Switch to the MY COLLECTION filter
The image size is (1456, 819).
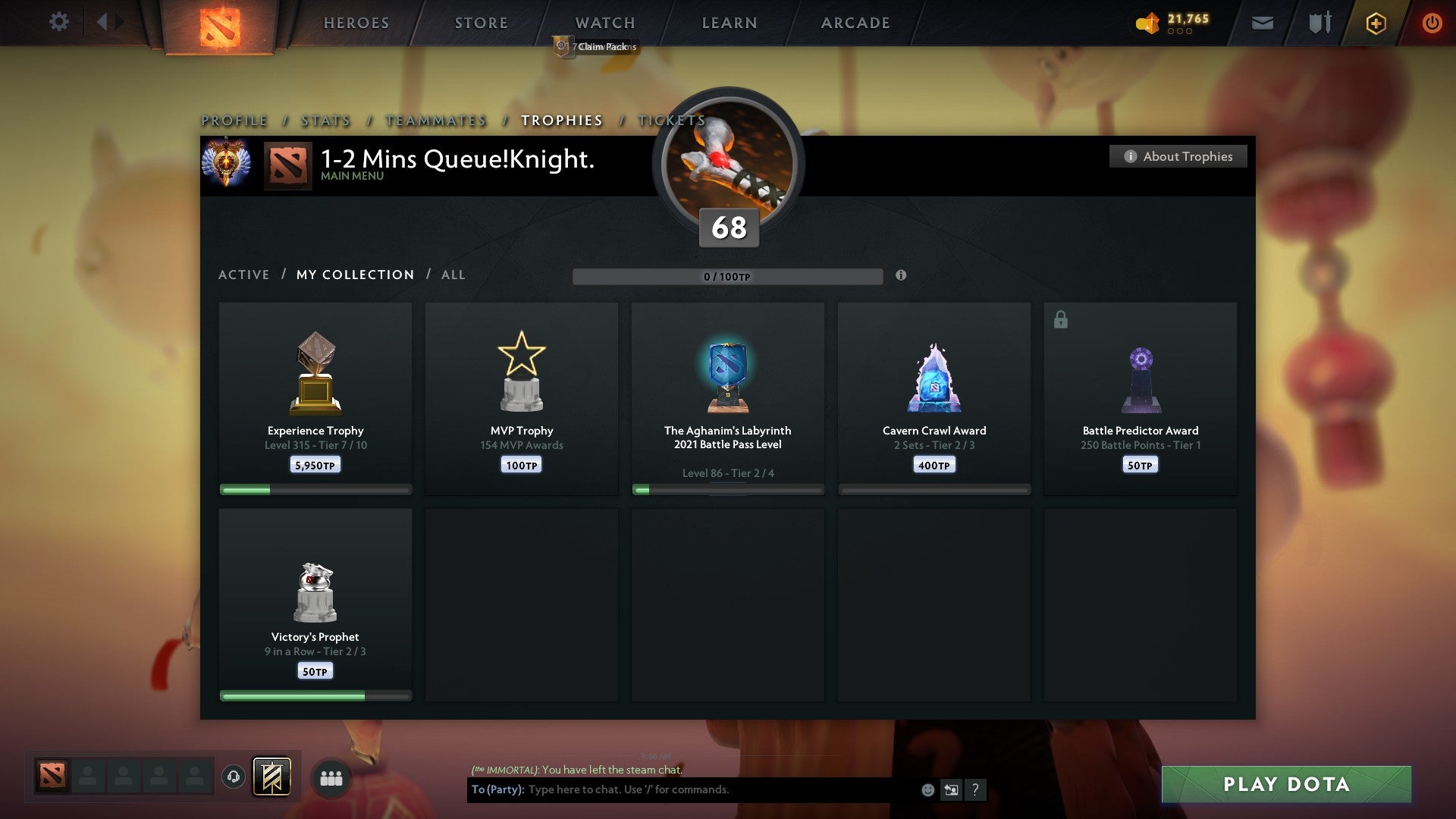tap(354, 275)
